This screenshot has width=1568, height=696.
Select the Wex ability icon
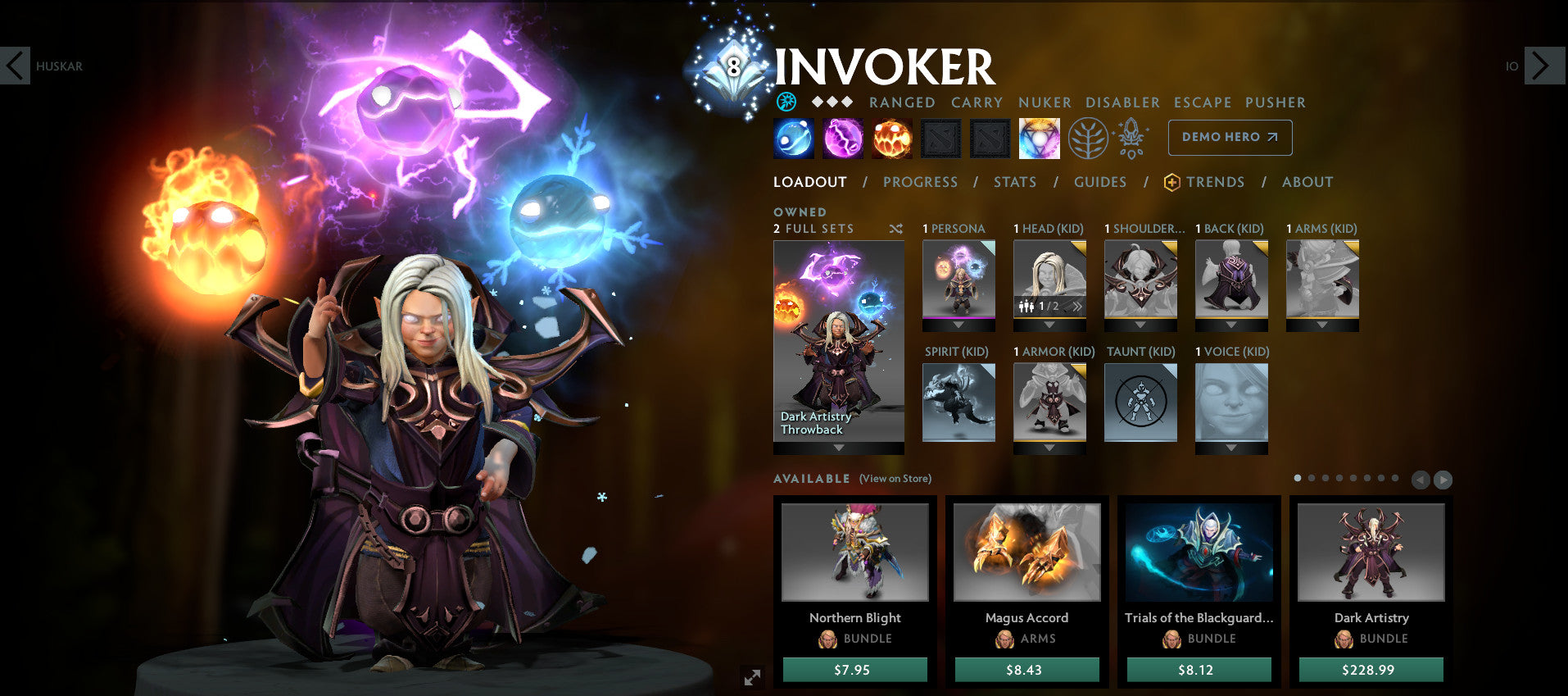841,138
